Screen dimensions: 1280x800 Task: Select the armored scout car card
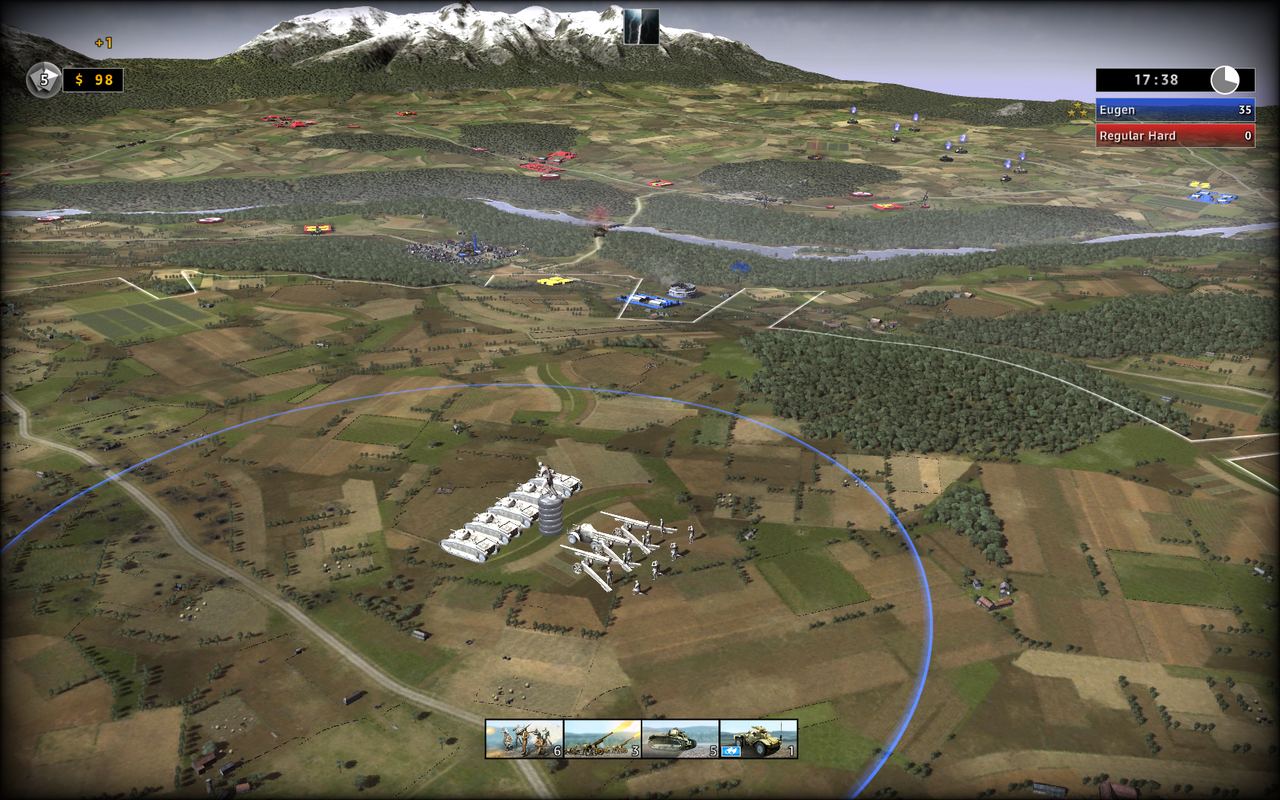click(758, 738)
